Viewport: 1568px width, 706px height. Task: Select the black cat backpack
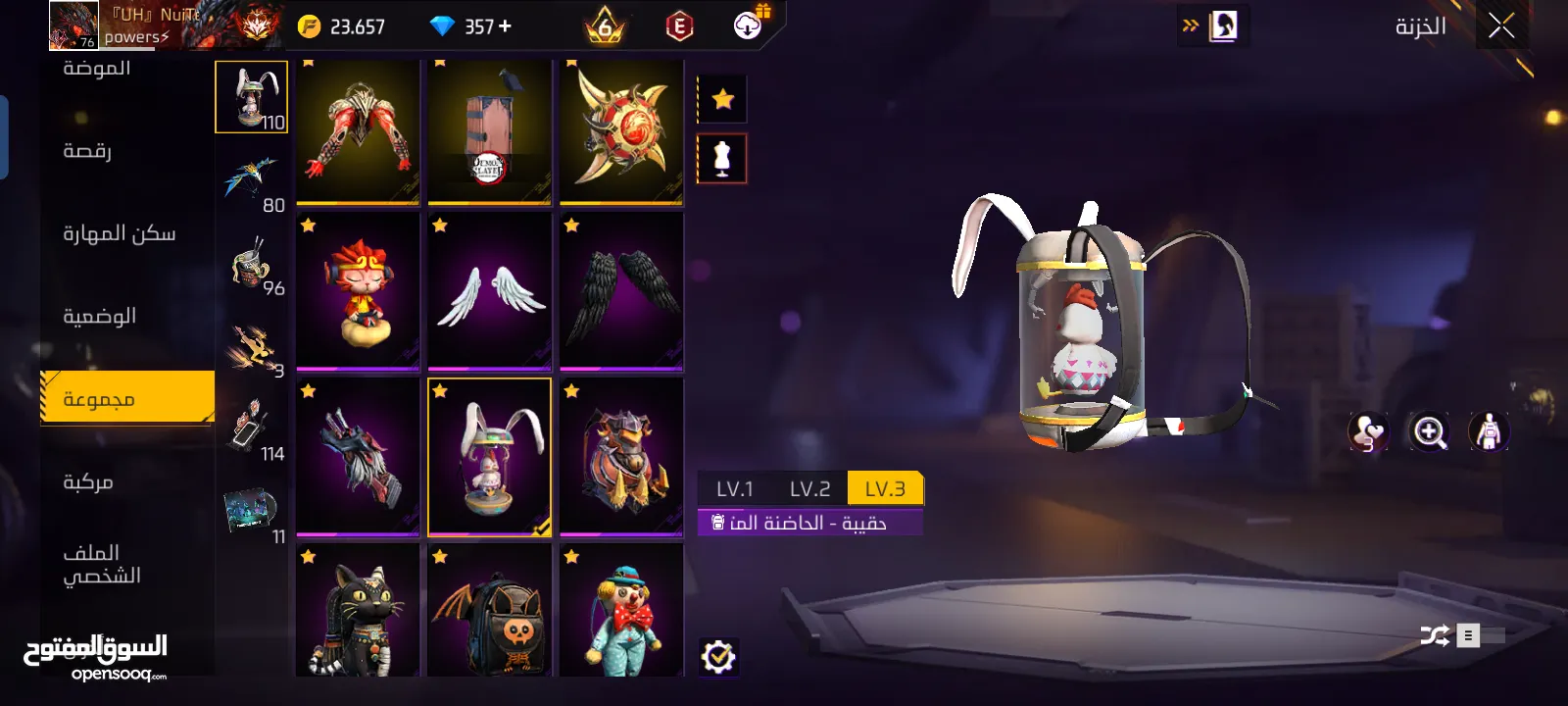point(358,611)
